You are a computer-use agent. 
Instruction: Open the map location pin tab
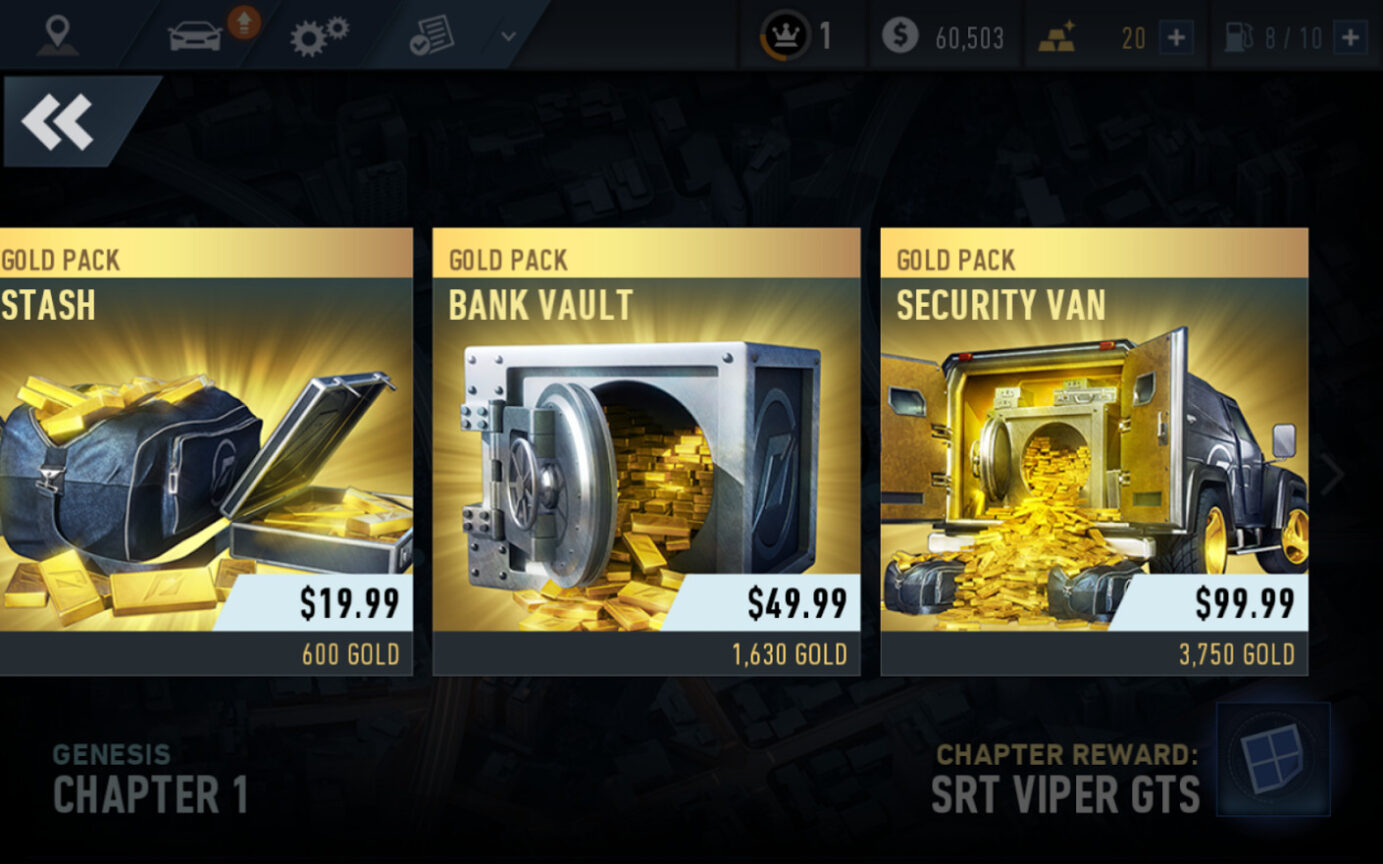(x=56, y=36)
